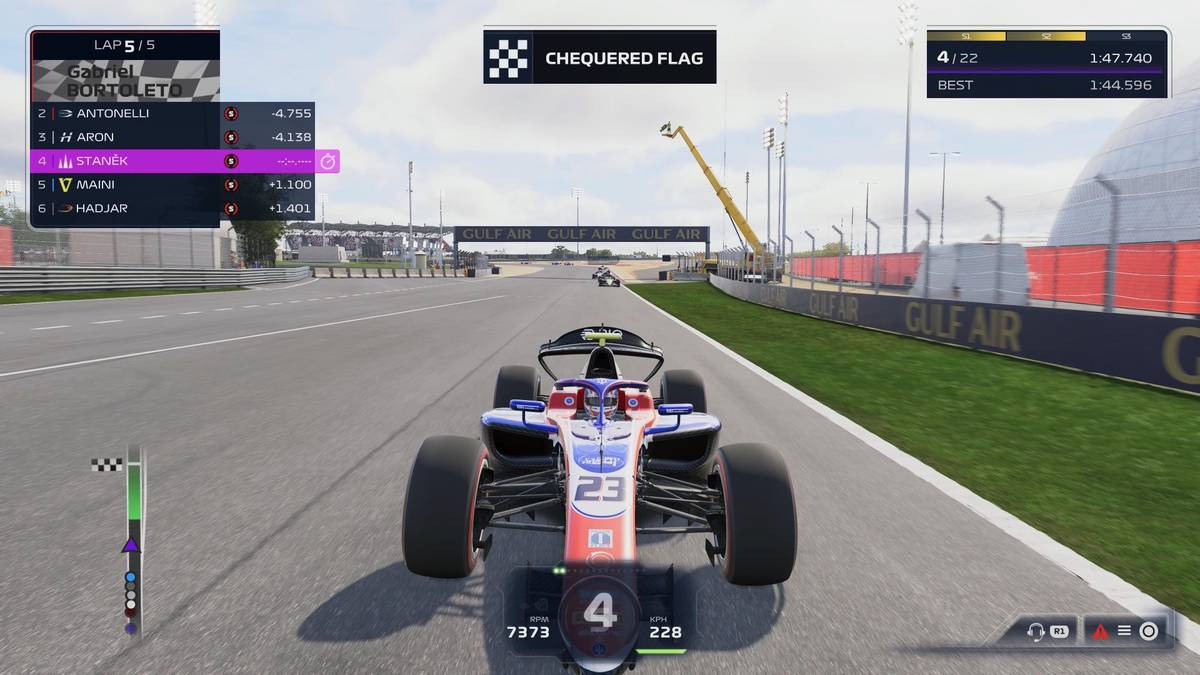Pick Hadjar's row in the standings
Image resolution: width=1200 pixels, height=675 pixels.
pos(170,208)
